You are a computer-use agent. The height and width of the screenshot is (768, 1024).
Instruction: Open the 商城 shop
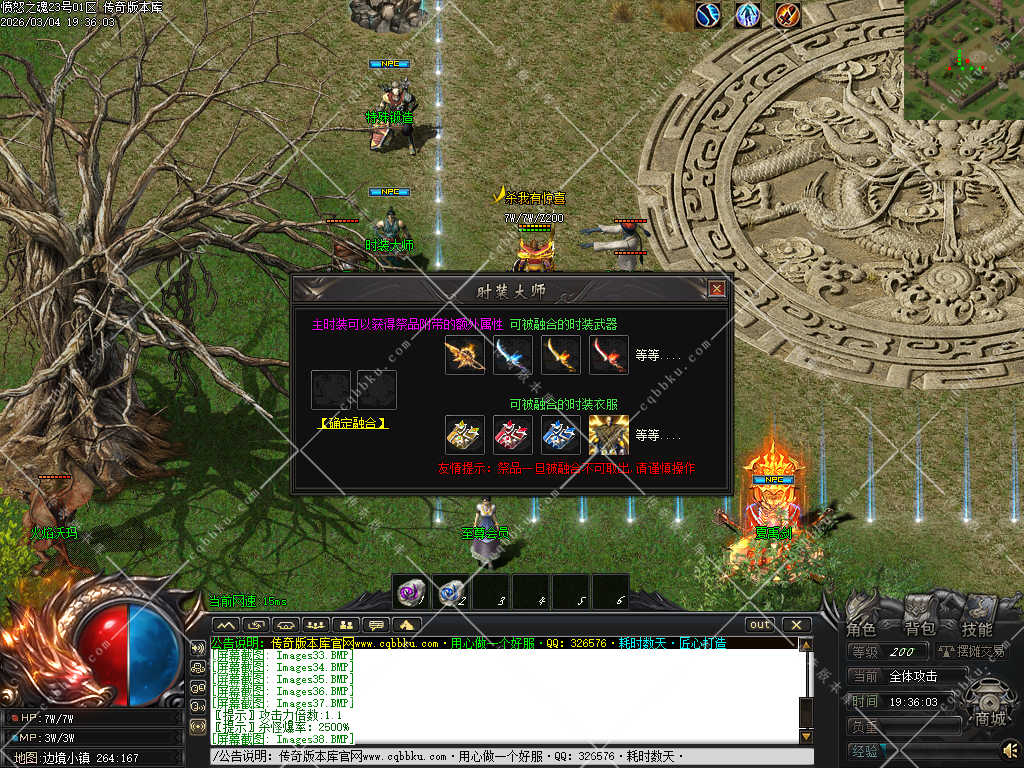tap(991, 717)
